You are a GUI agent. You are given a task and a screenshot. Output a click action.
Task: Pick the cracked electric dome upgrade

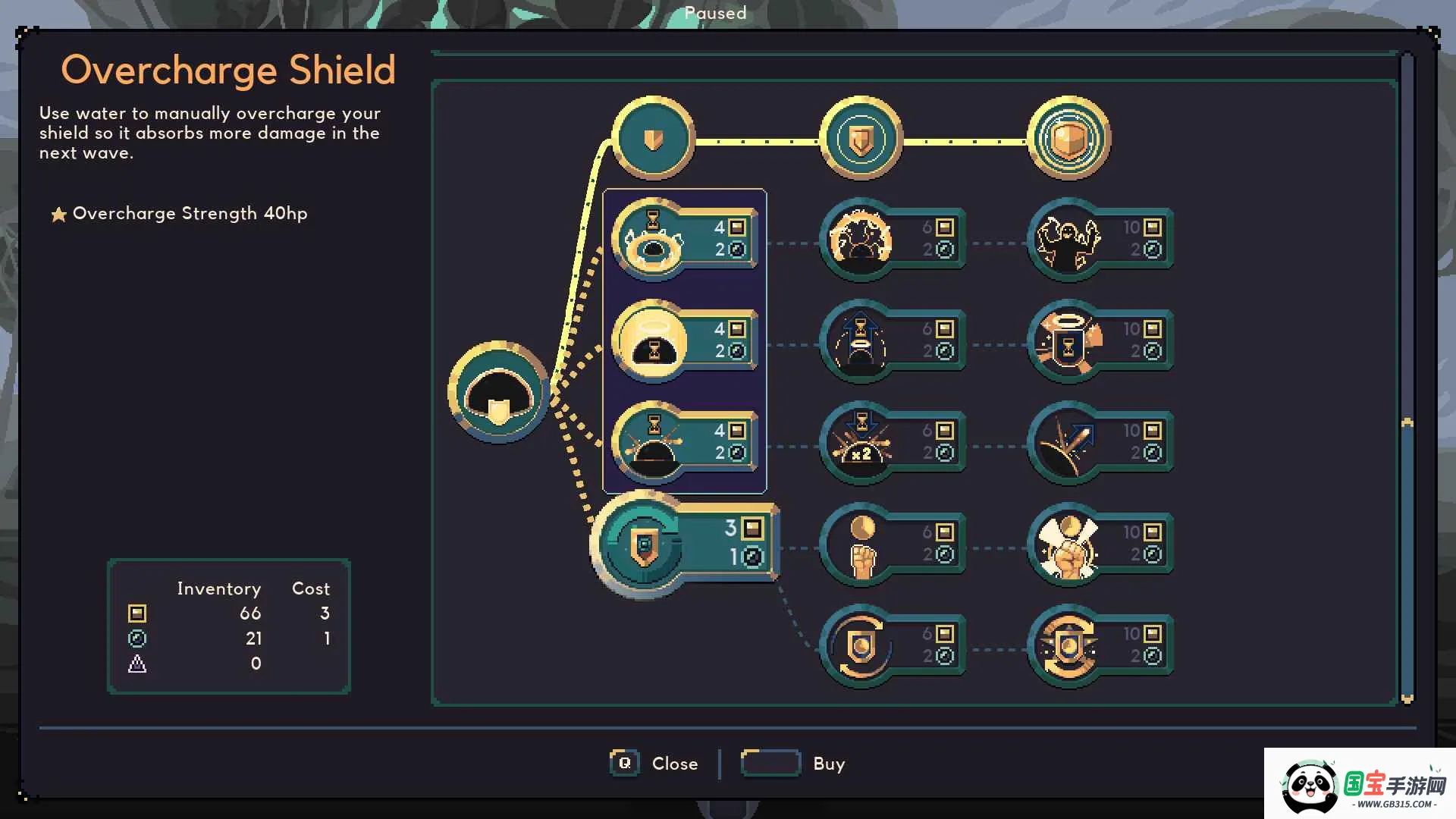coord(861,240)
